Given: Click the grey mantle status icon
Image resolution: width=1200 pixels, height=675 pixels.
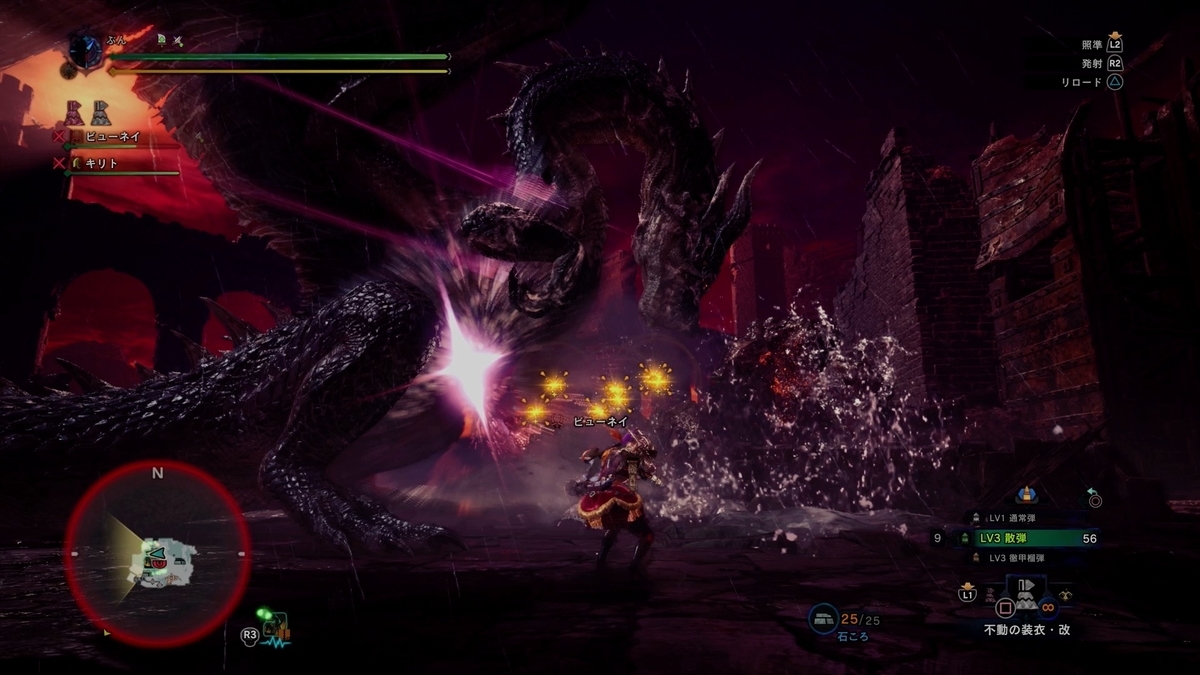Looking at the screenshot, I should click(x=101, y=112).
